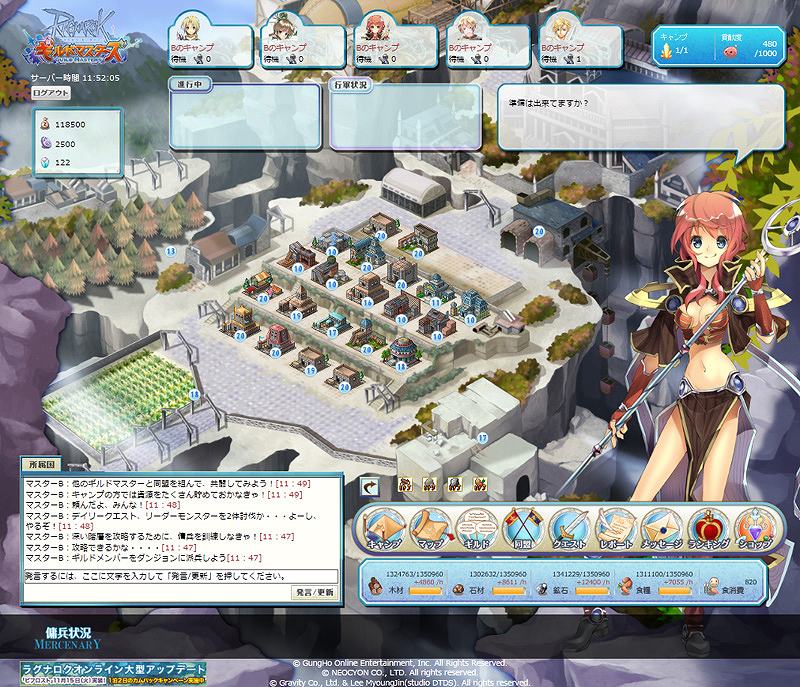Open the 傭兵状況 Mercenary status panel
Viewport: 800px width, 687px height.
pyautogui.click(x=69, y=639)
